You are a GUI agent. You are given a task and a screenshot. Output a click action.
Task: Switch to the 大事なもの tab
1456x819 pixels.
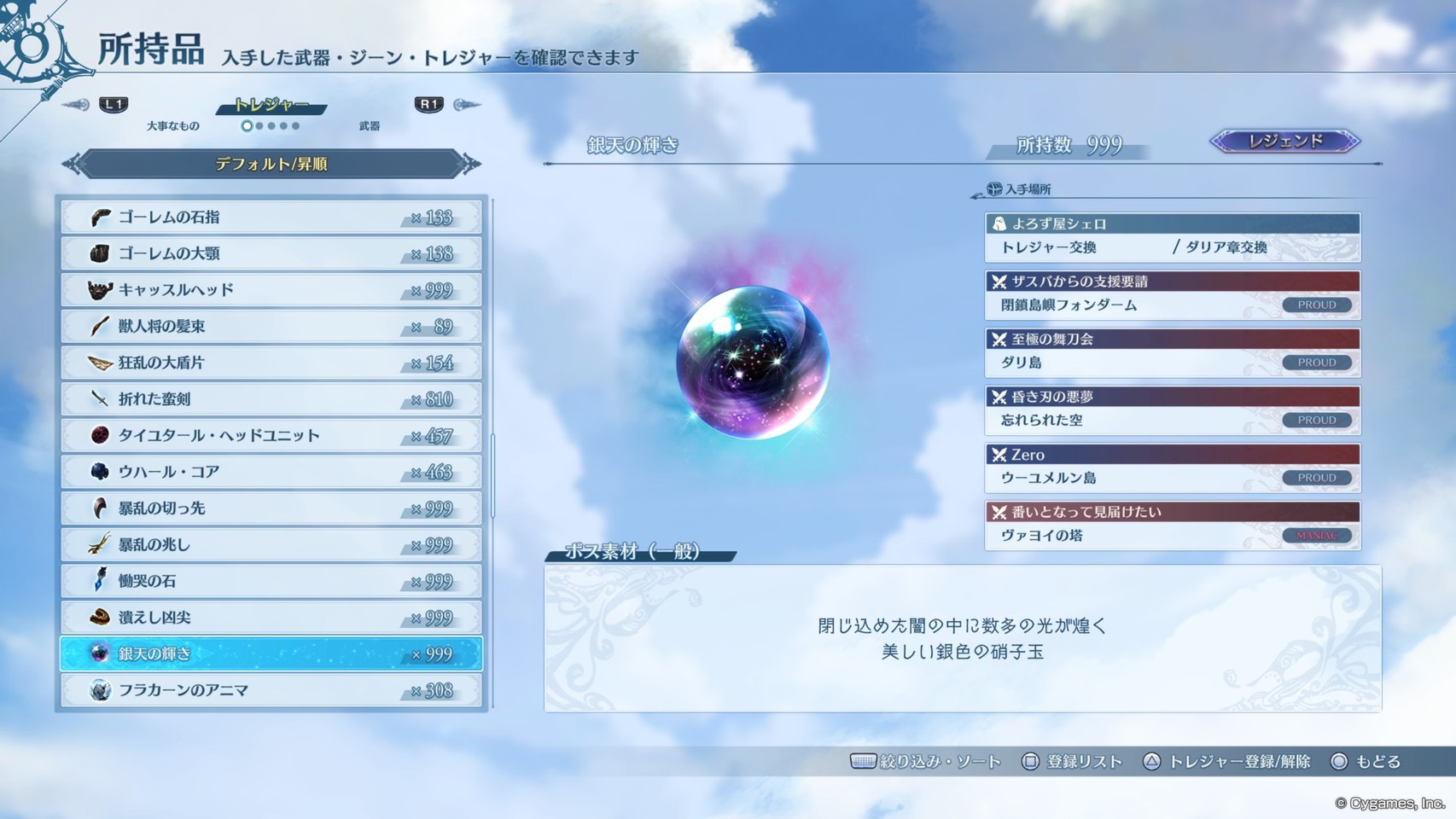tap(172, 126)
